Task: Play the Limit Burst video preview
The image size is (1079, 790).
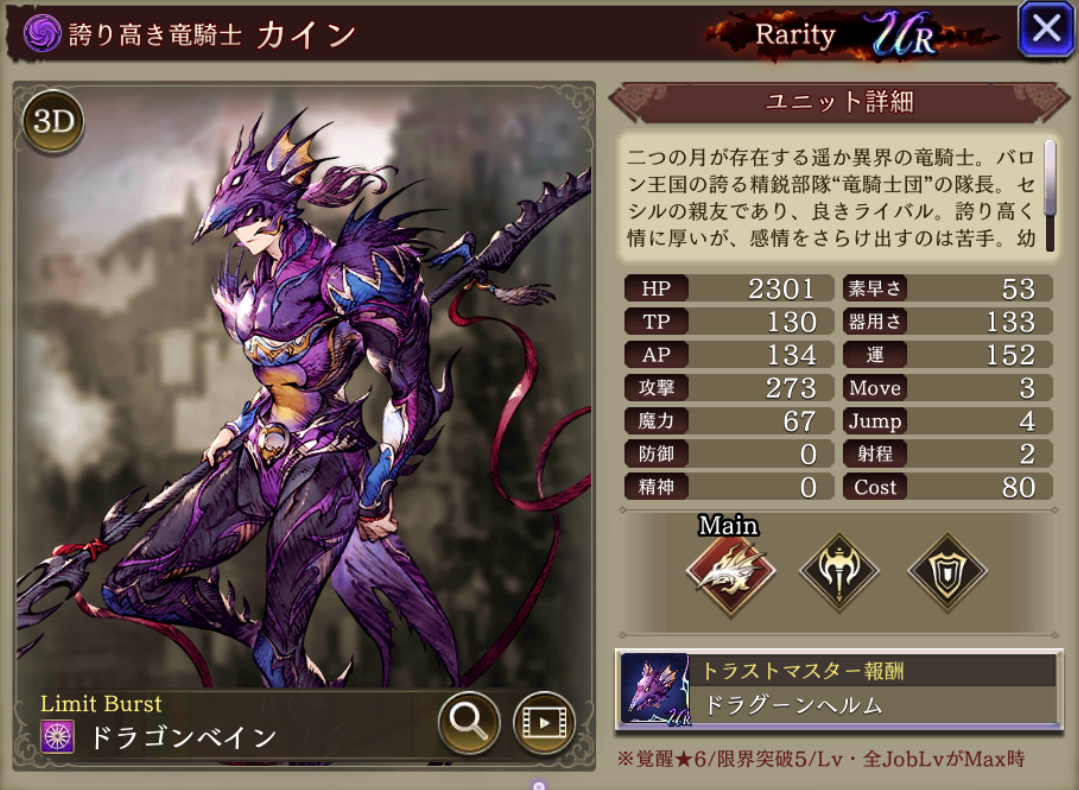Action: (x=544, y=721)
